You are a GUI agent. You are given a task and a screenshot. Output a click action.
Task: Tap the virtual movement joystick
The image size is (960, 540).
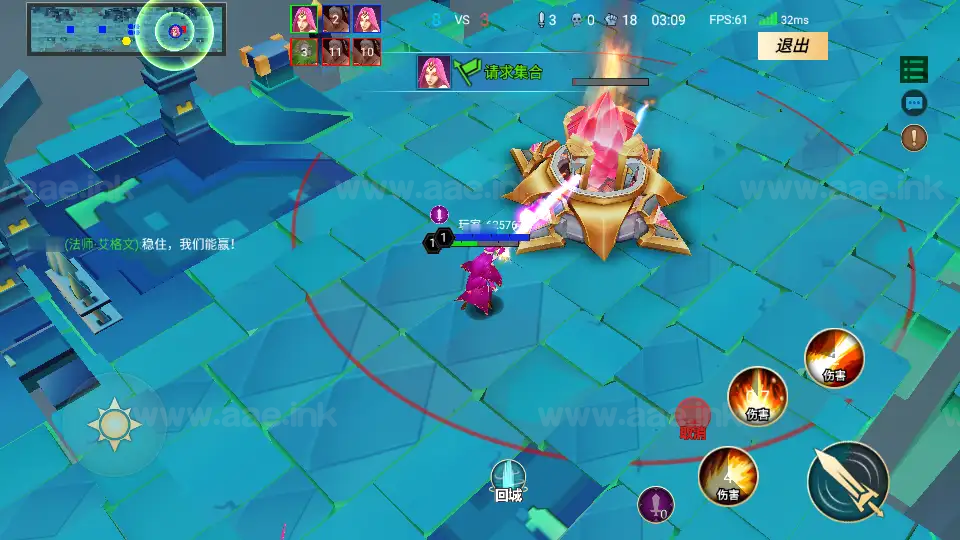pyautogui.click(x=113, y=424)
